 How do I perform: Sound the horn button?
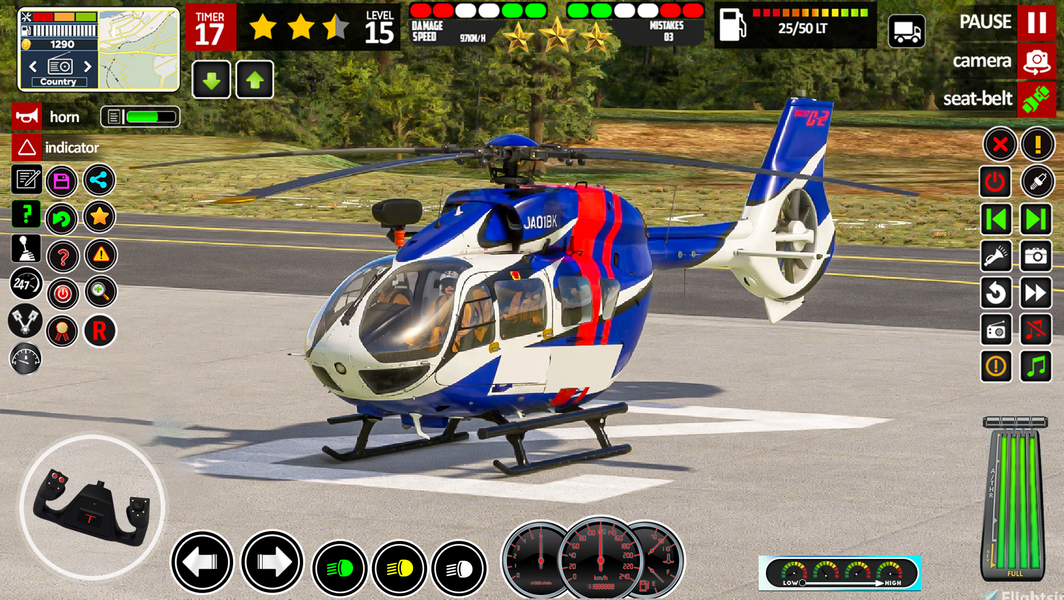27,117
